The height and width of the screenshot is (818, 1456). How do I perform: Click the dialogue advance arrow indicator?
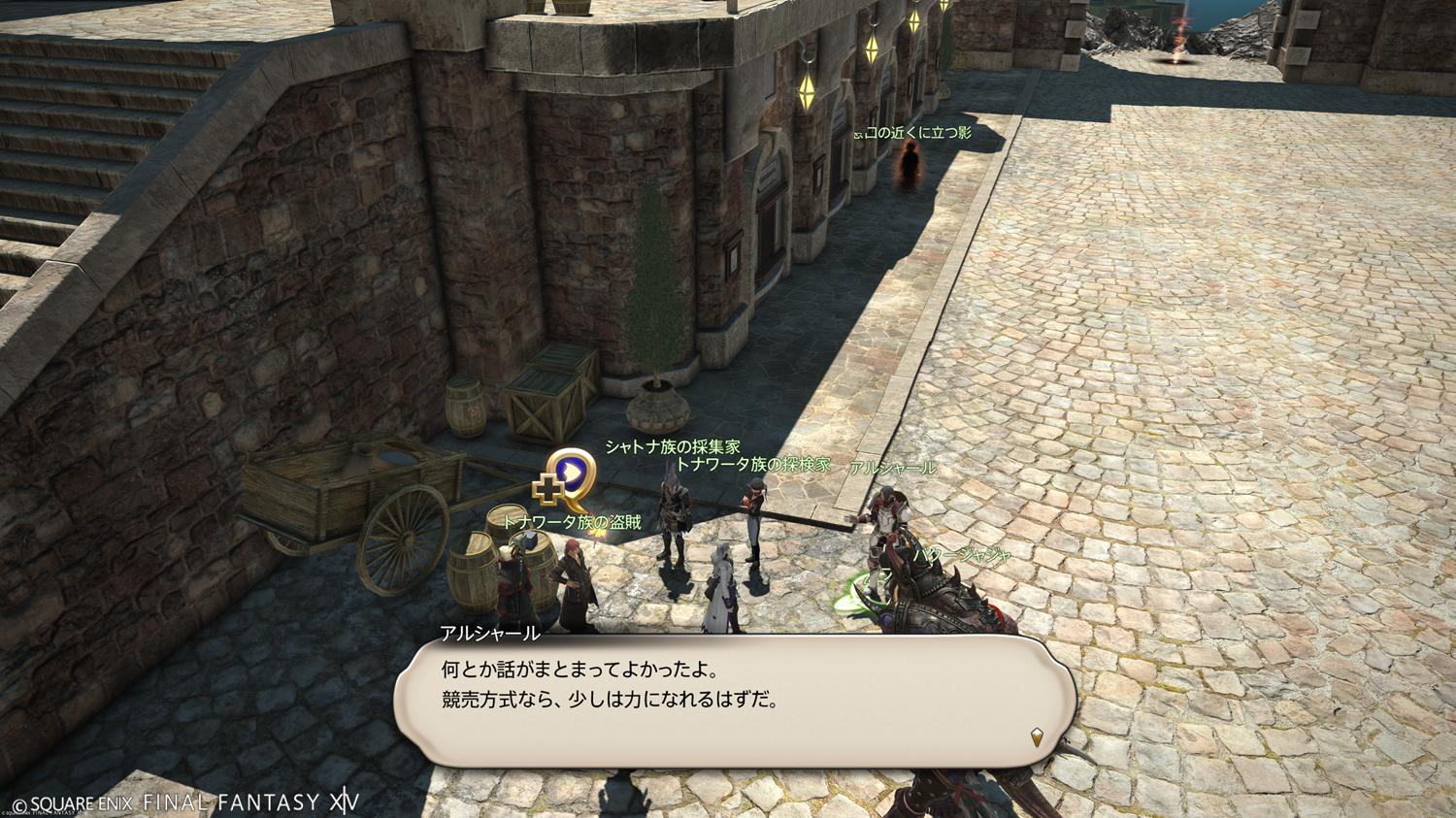pos(1037,737)
